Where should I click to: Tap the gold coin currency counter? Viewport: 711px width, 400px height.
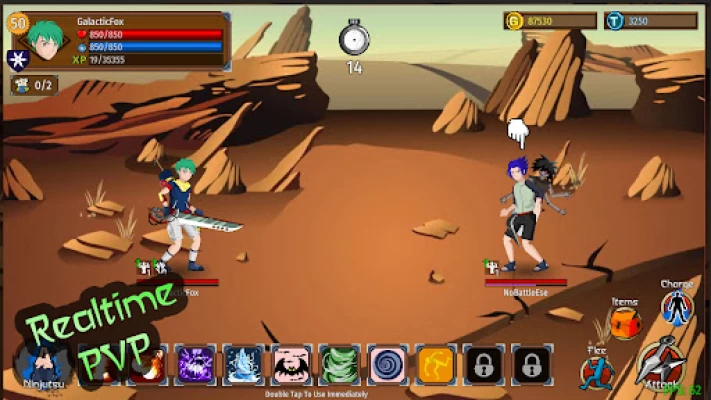[550, 20]
